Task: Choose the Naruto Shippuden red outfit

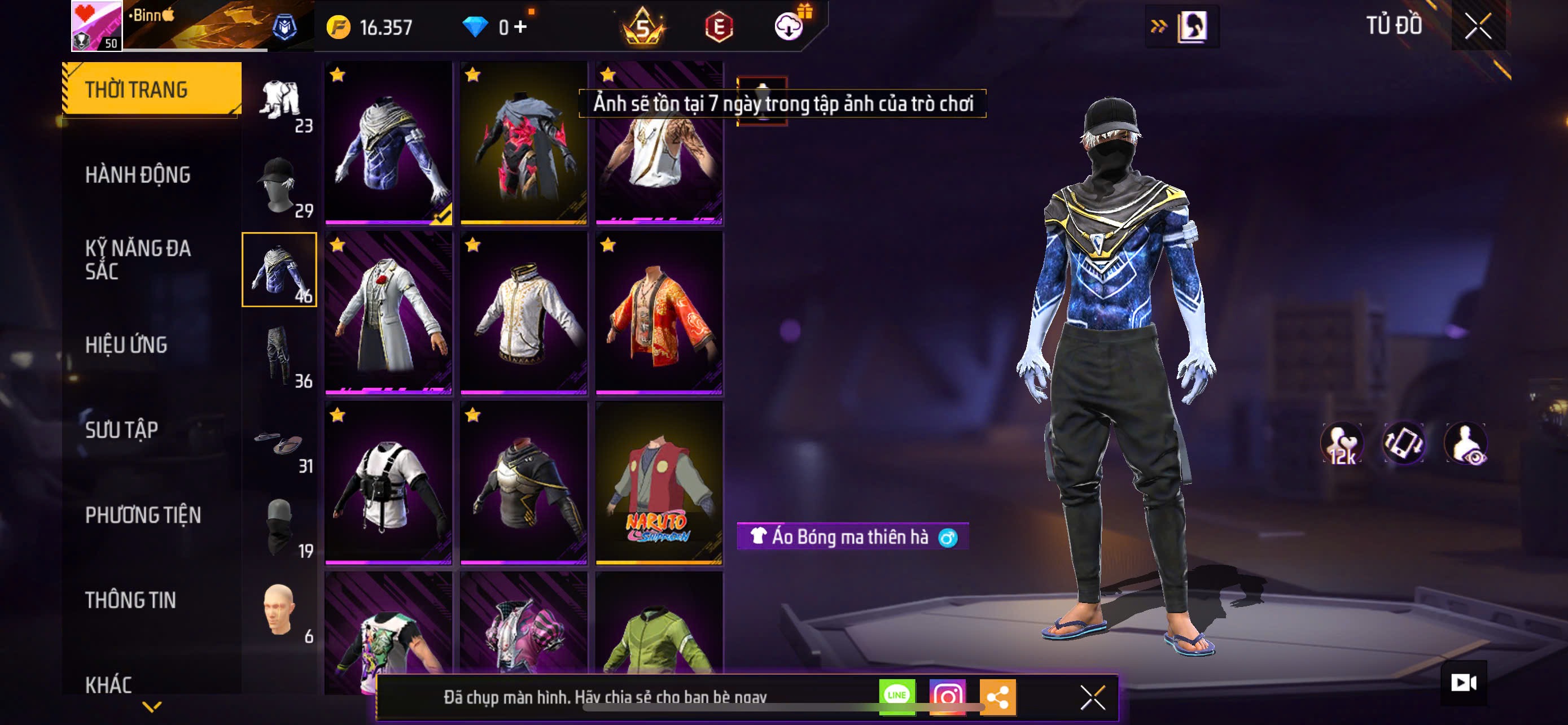Action: (x=659, y=483)
